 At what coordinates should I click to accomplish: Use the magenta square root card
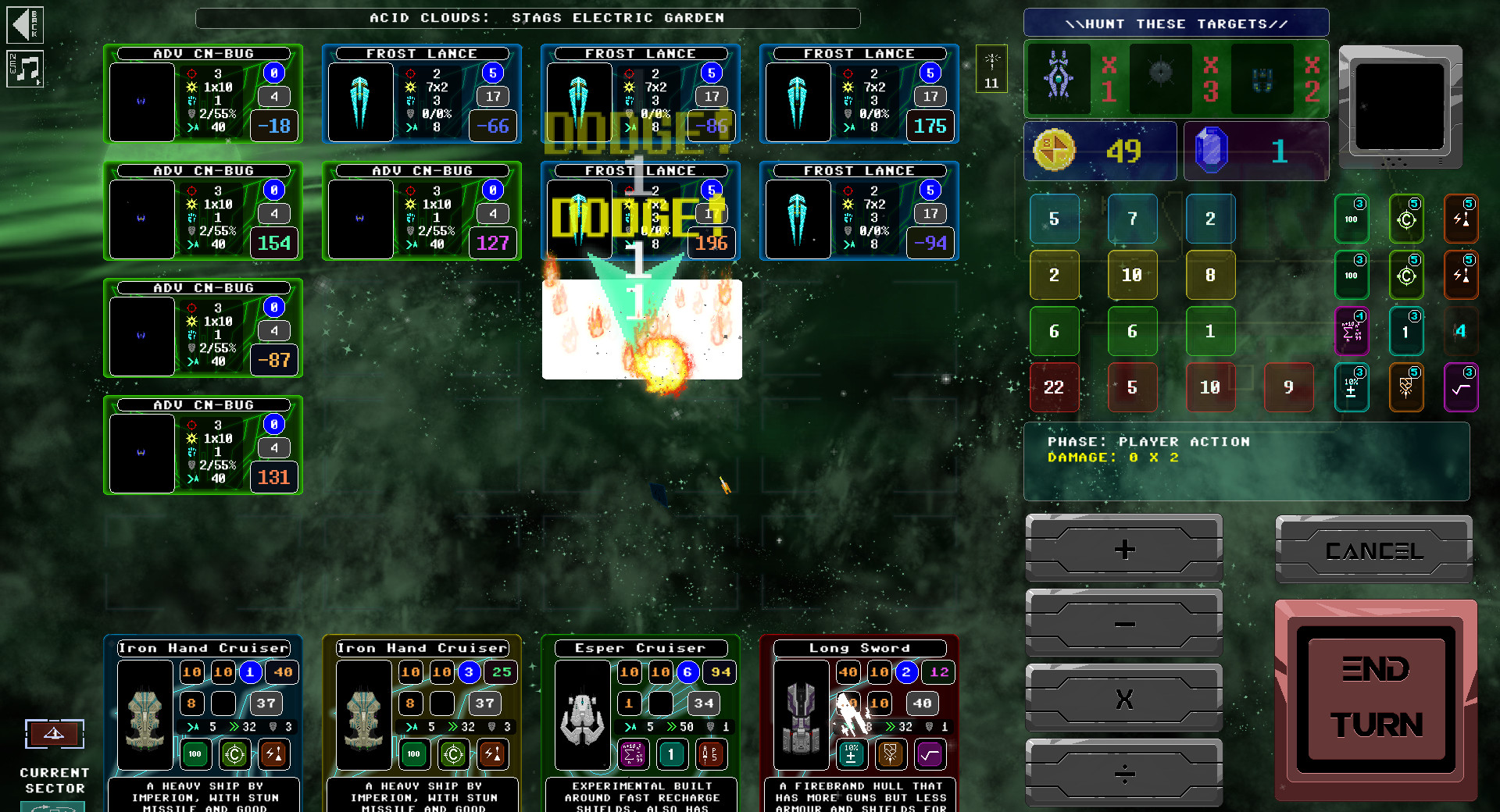coord(1462,387)
